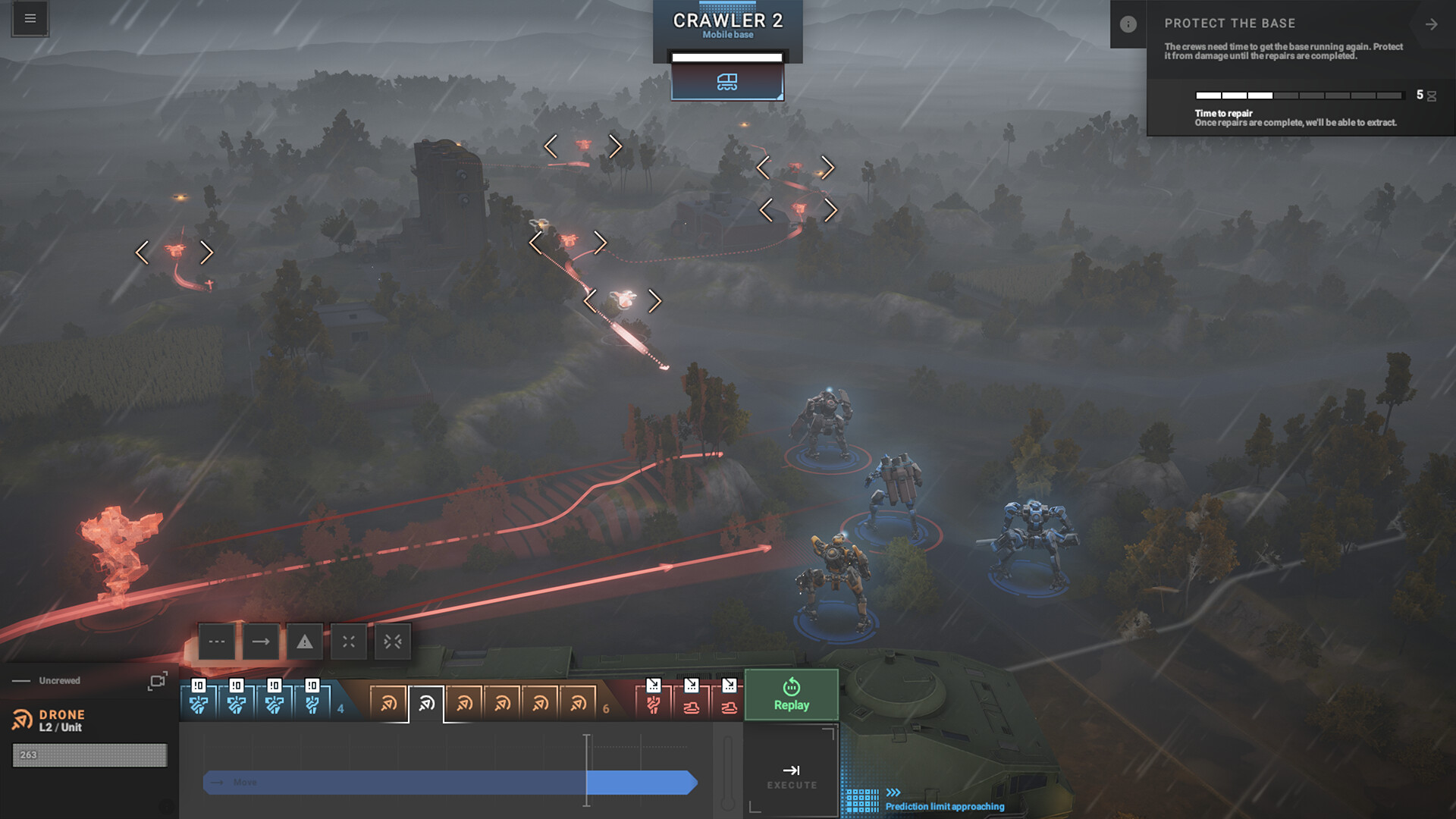This screenshot has height=819, width=1456.
Task: Replay the predicted turn
Action: pos(791,695)
